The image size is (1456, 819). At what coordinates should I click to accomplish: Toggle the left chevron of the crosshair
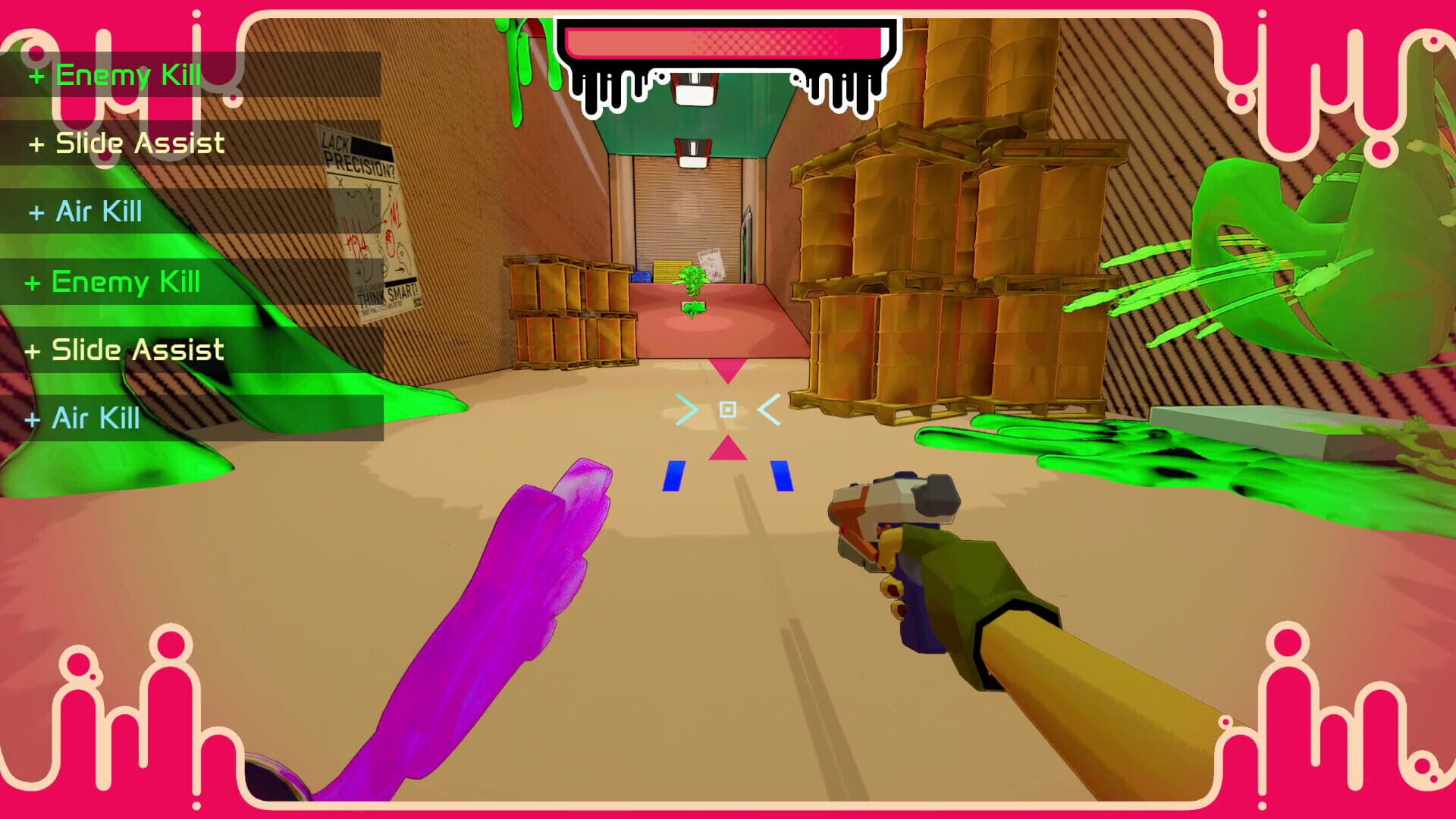point(686,409)
